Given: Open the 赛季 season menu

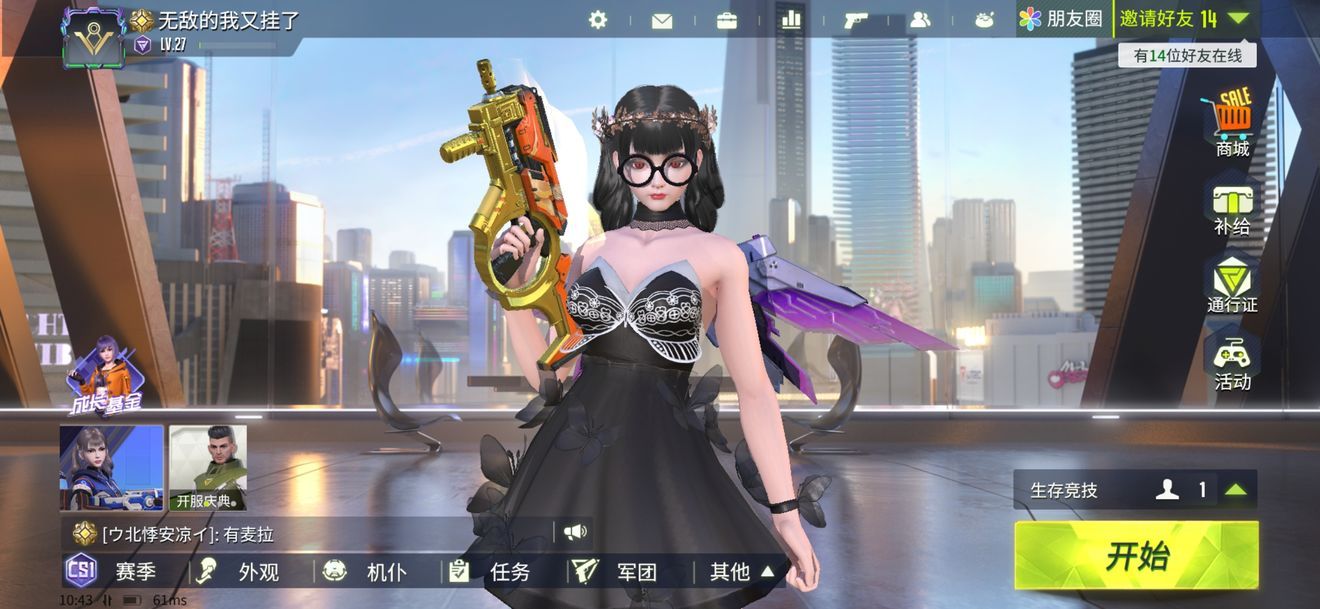Looking at the screenshot, I should coord(112,572).
